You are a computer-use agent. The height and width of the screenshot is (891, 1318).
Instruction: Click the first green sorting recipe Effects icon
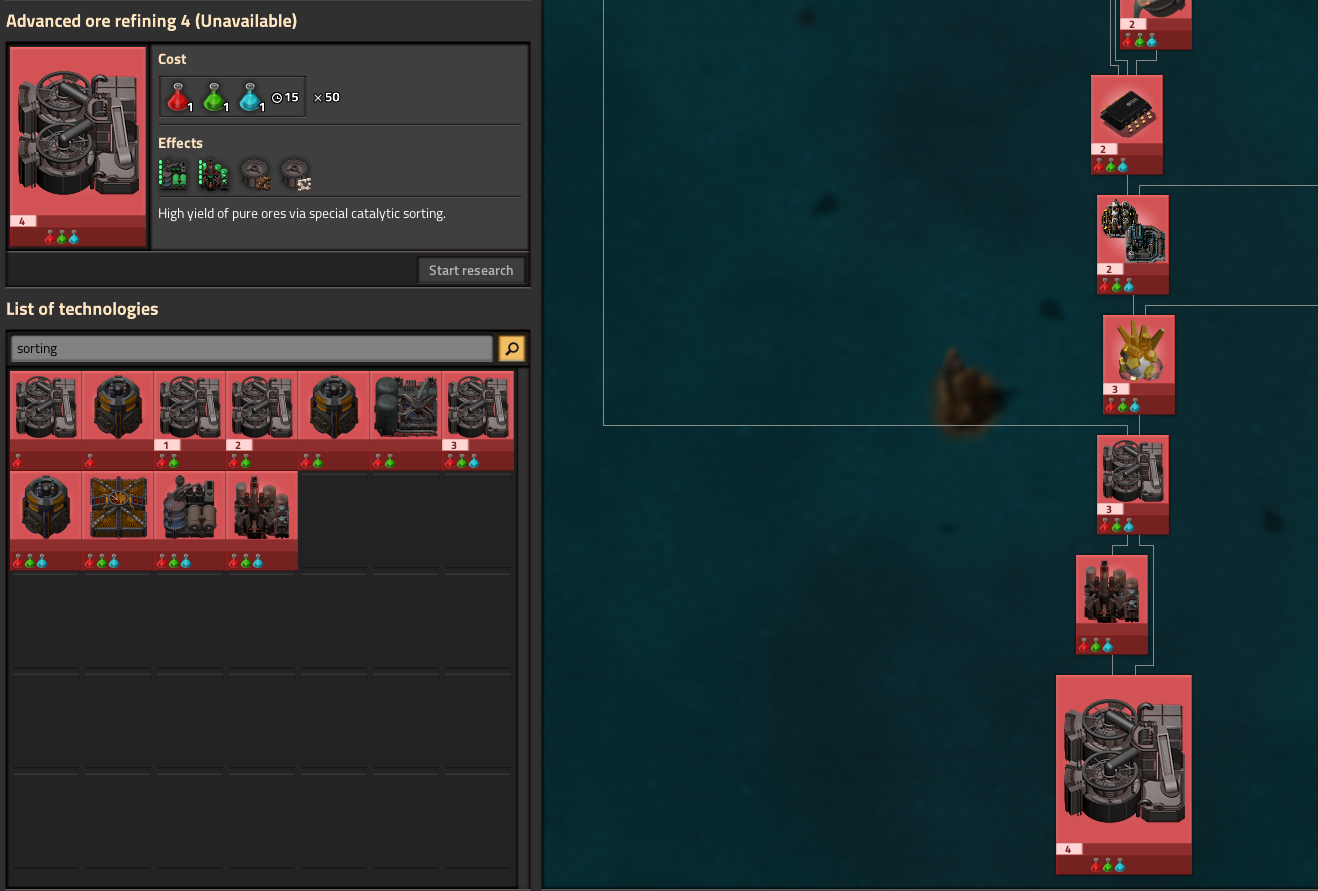tap(171, 173)
